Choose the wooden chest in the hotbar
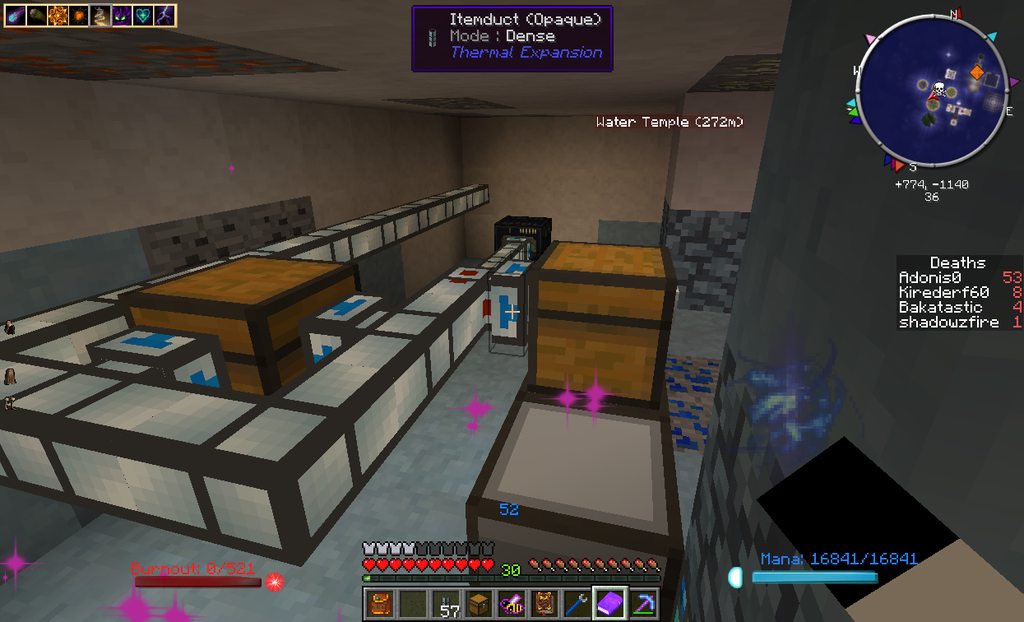Screen dimensions: 1024x622 479,604
